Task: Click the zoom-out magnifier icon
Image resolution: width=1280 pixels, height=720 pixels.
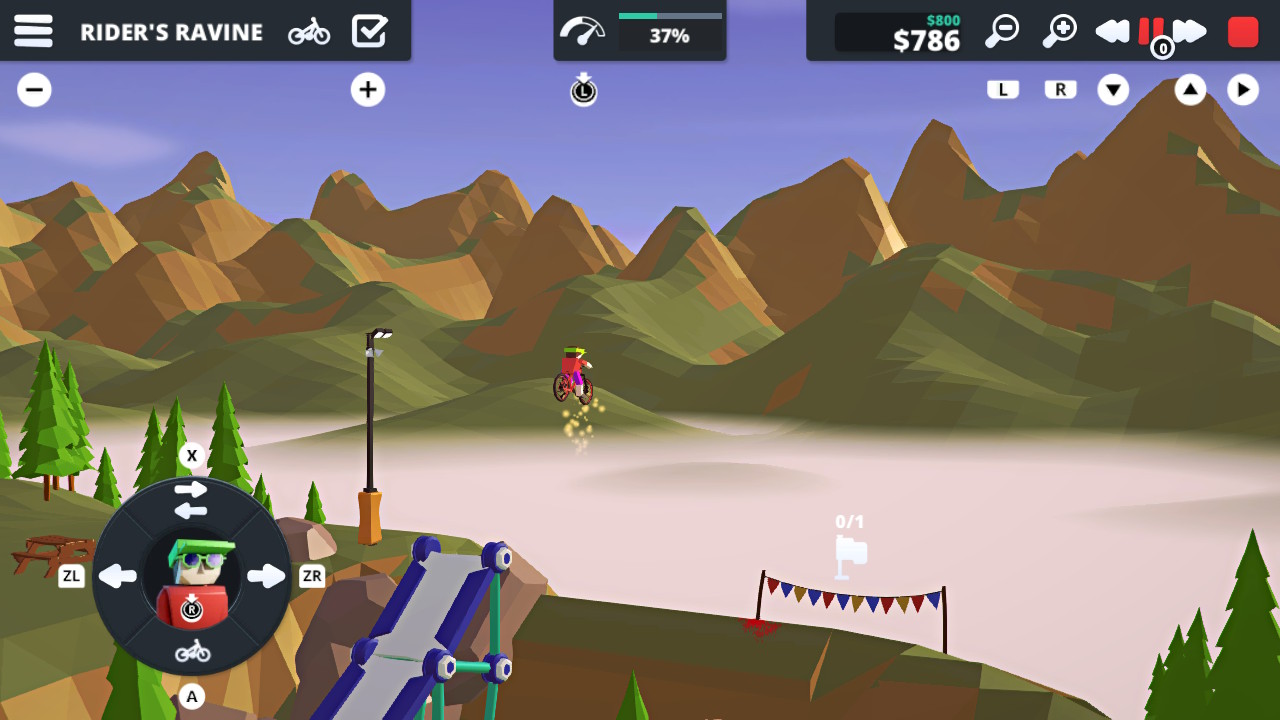Action: pos(1002,31)
